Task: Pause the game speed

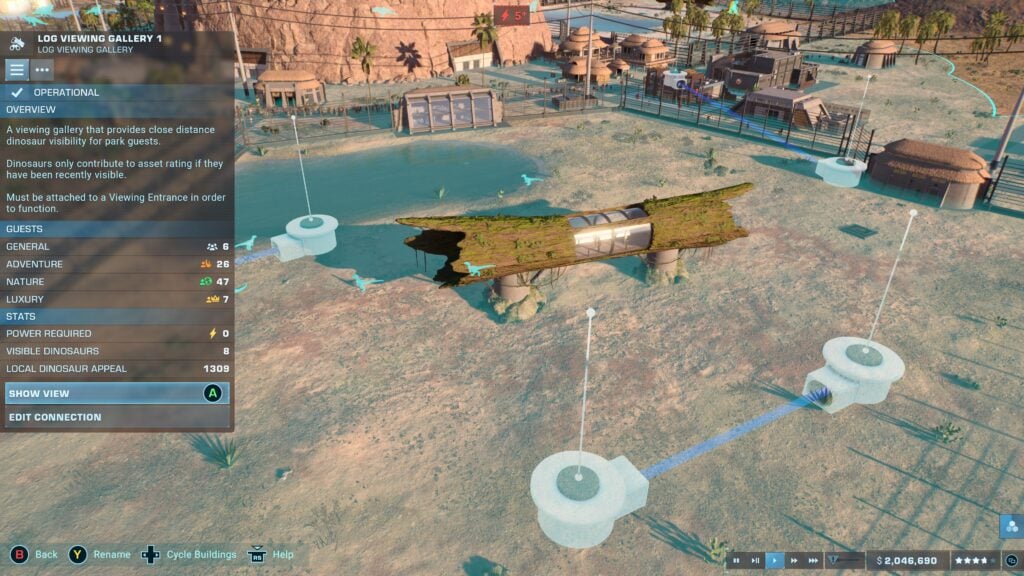Action: 737,561
